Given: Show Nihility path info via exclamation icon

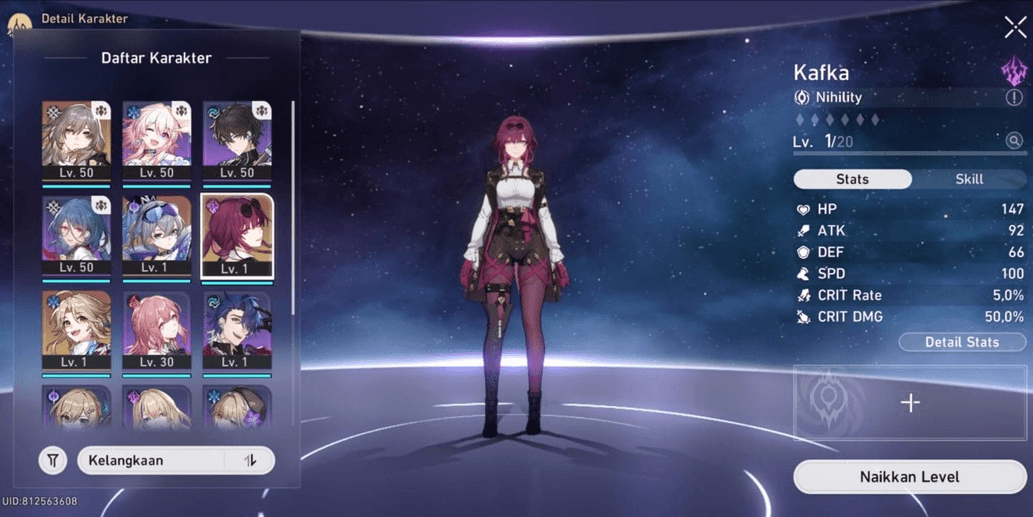Looking at the screenshot, I should [1014, 98].
